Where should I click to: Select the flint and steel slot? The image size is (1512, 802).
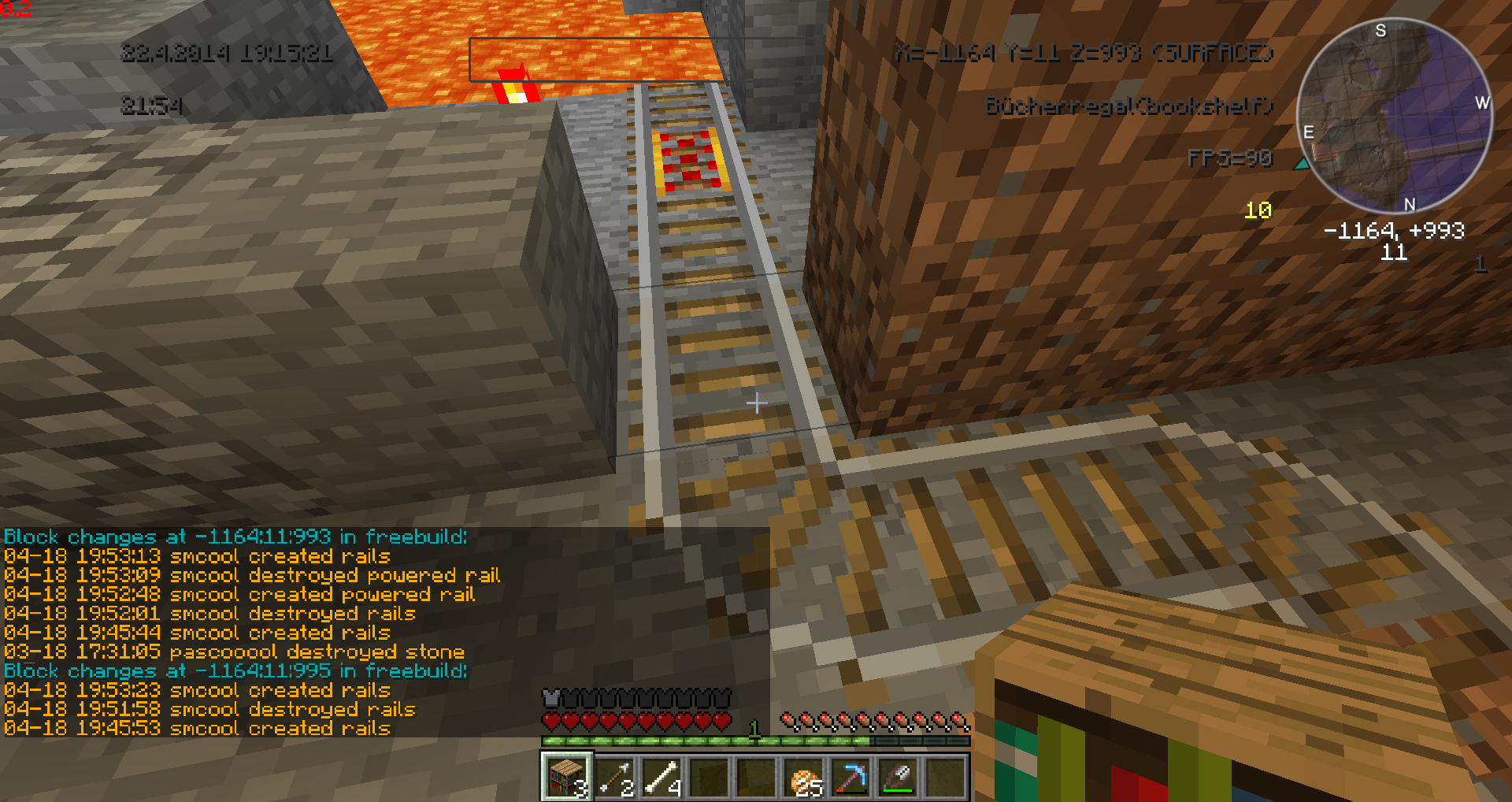pyautogui.click(x=899, y=778)
